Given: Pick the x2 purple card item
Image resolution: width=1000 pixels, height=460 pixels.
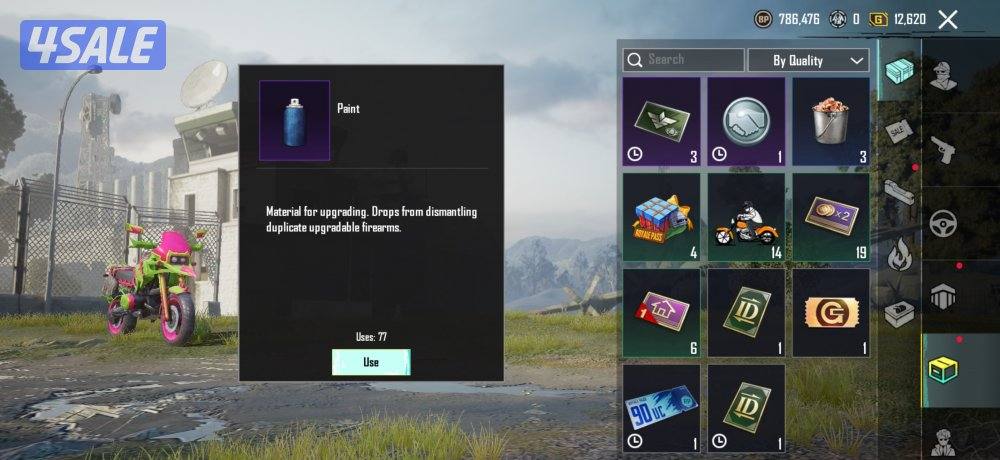Looking at the screenshot, I should pyautogui.click(x=831, y=217).
